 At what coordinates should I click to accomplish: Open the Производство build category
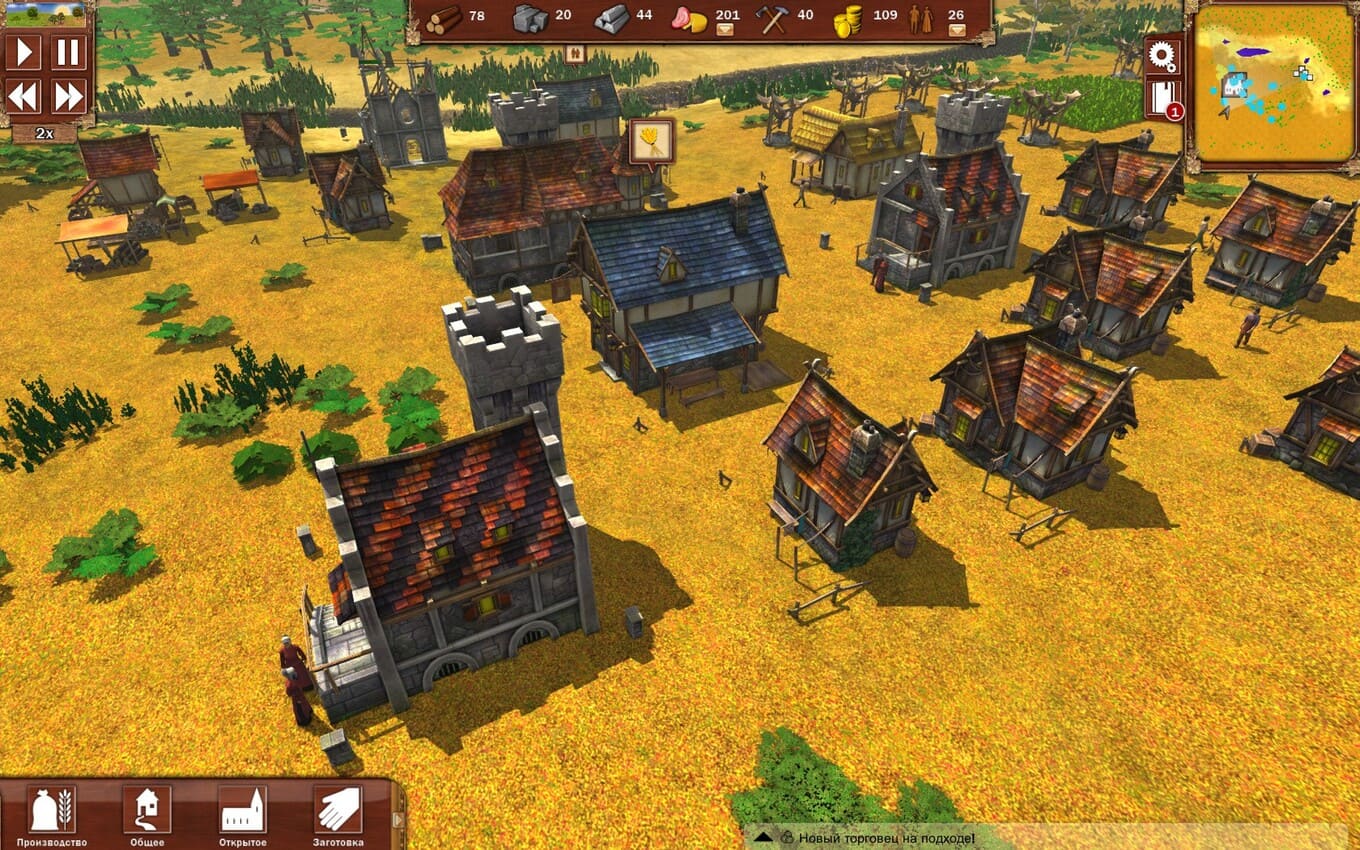pyautogui.click(x=52, y=811)
